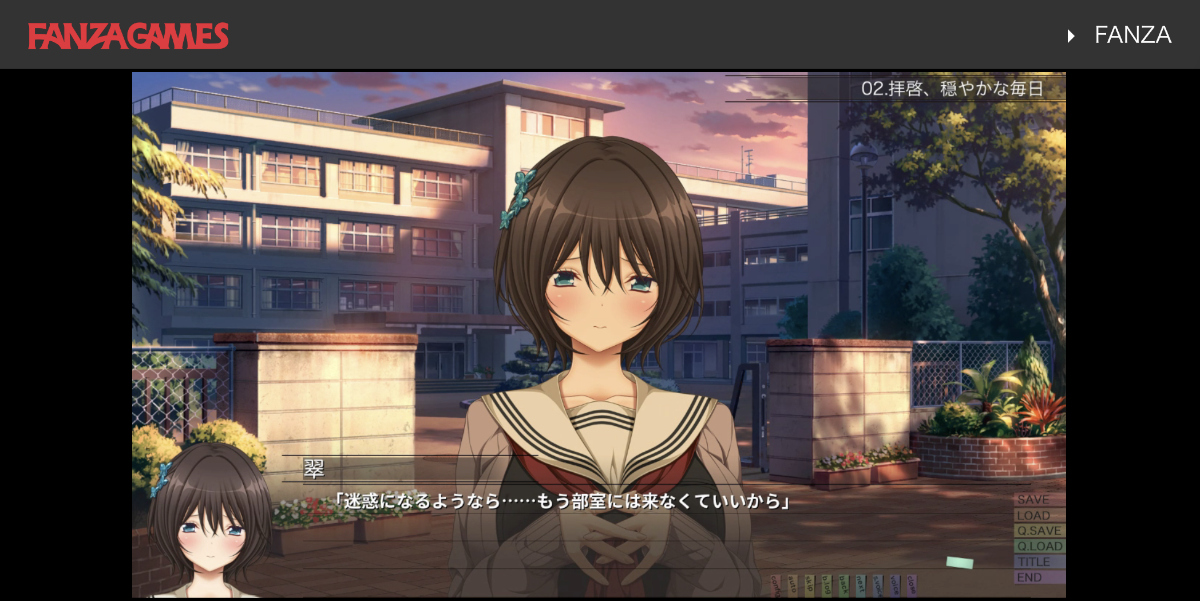Return to the TITLE screen
Image resolution: width=1200 pixels, height=601 pixels.
point(1038,562)
